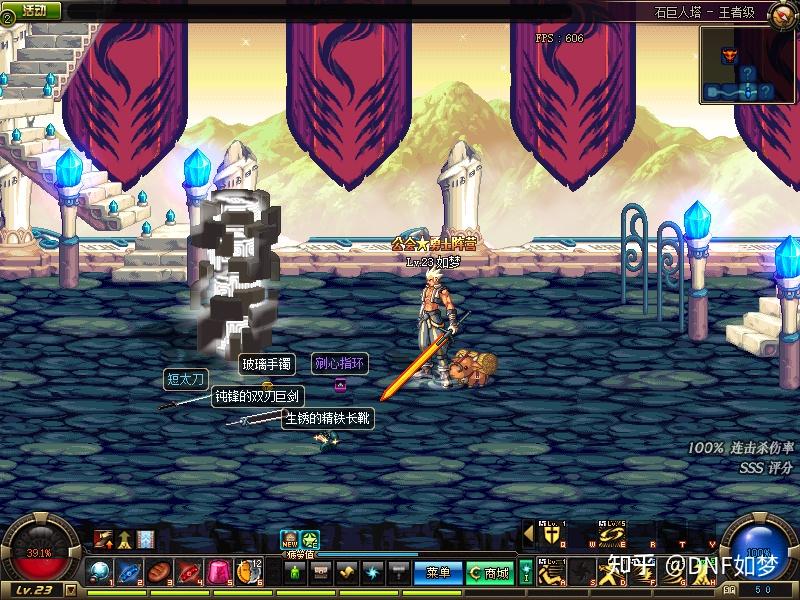Activate the golden swirl skill on E
800x600 pixels.
tap(611, 536)
